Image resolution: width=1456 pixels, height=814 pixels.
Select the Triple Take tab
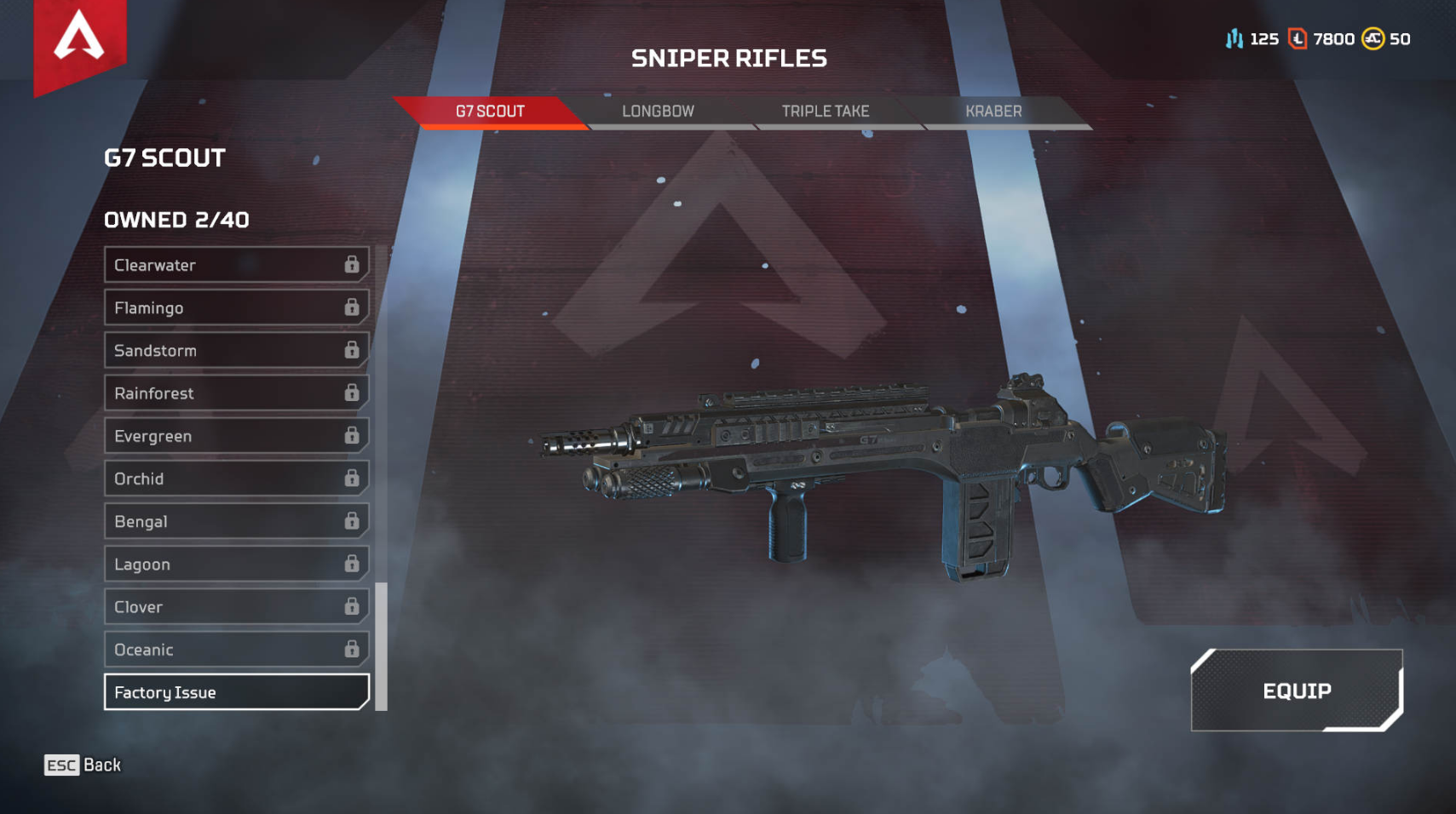(825, 112)
